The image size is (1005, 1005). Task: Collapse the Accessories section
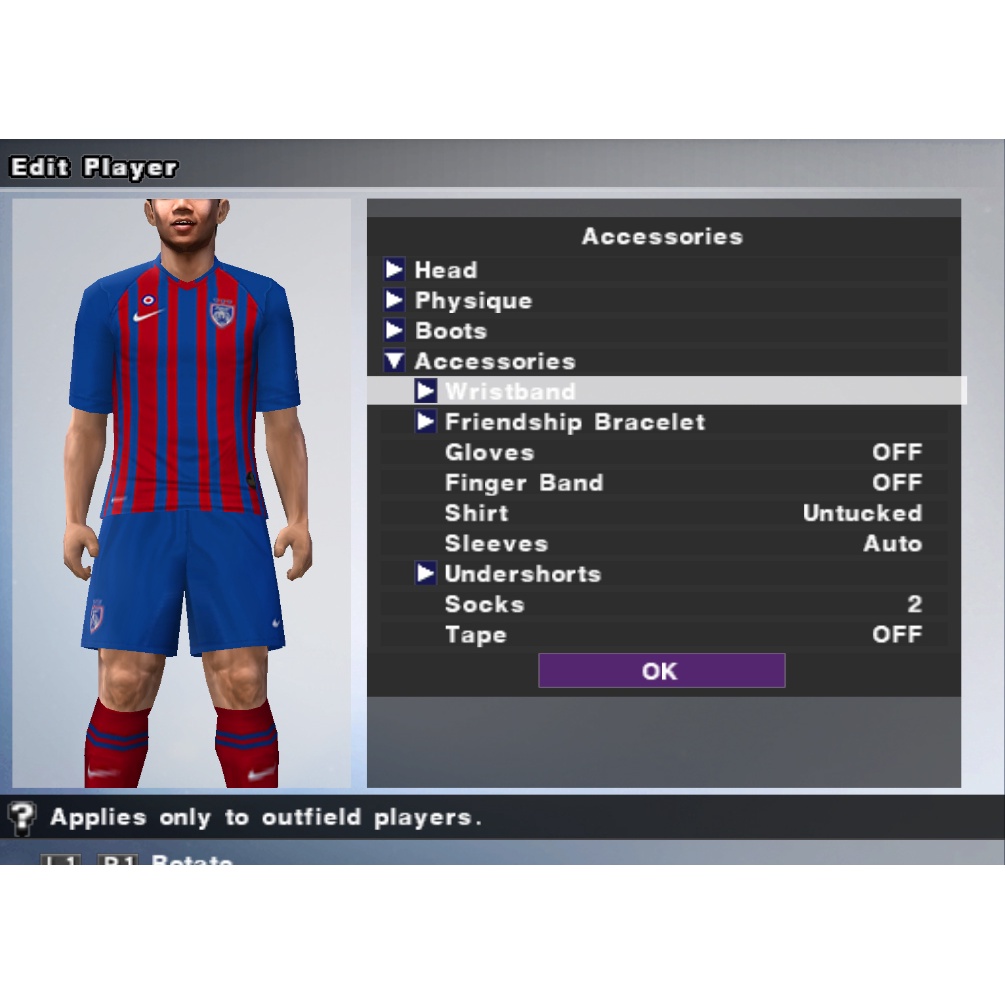tap(494, 362)
